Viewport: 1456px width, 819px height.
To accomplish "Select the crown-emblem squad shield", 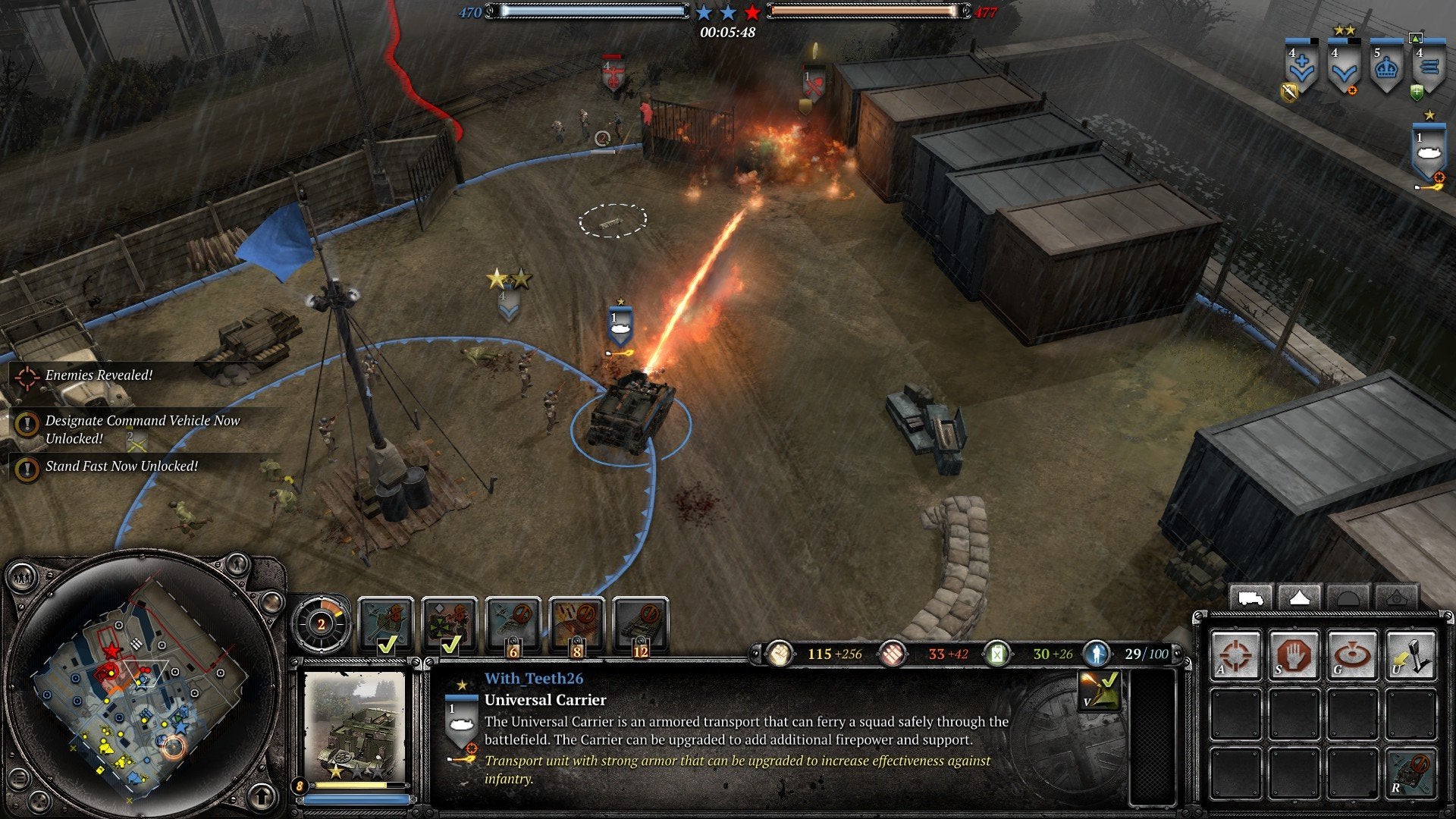I will coord(1386,69).
